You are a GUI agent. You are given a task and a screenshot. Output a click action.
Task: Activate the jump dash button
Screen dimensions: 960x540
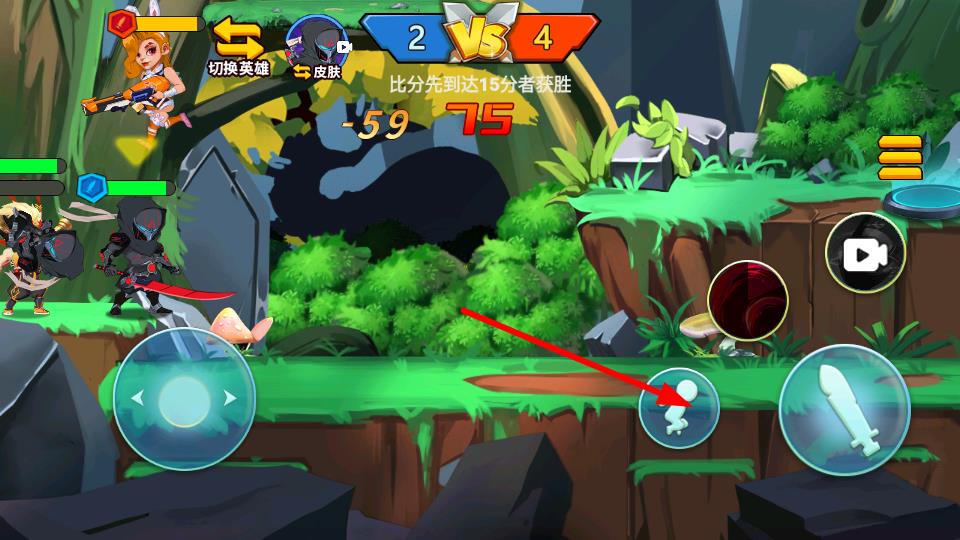point(679,407)
